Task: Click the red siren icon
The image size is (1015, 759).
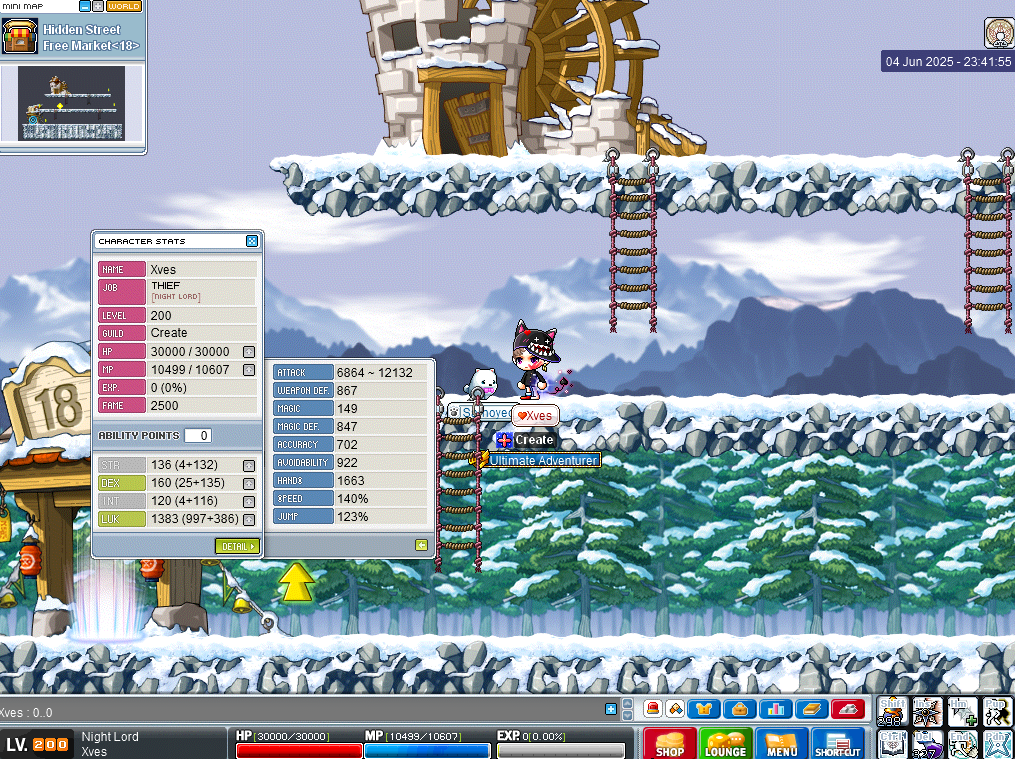Action: click(x=652, y=709)
